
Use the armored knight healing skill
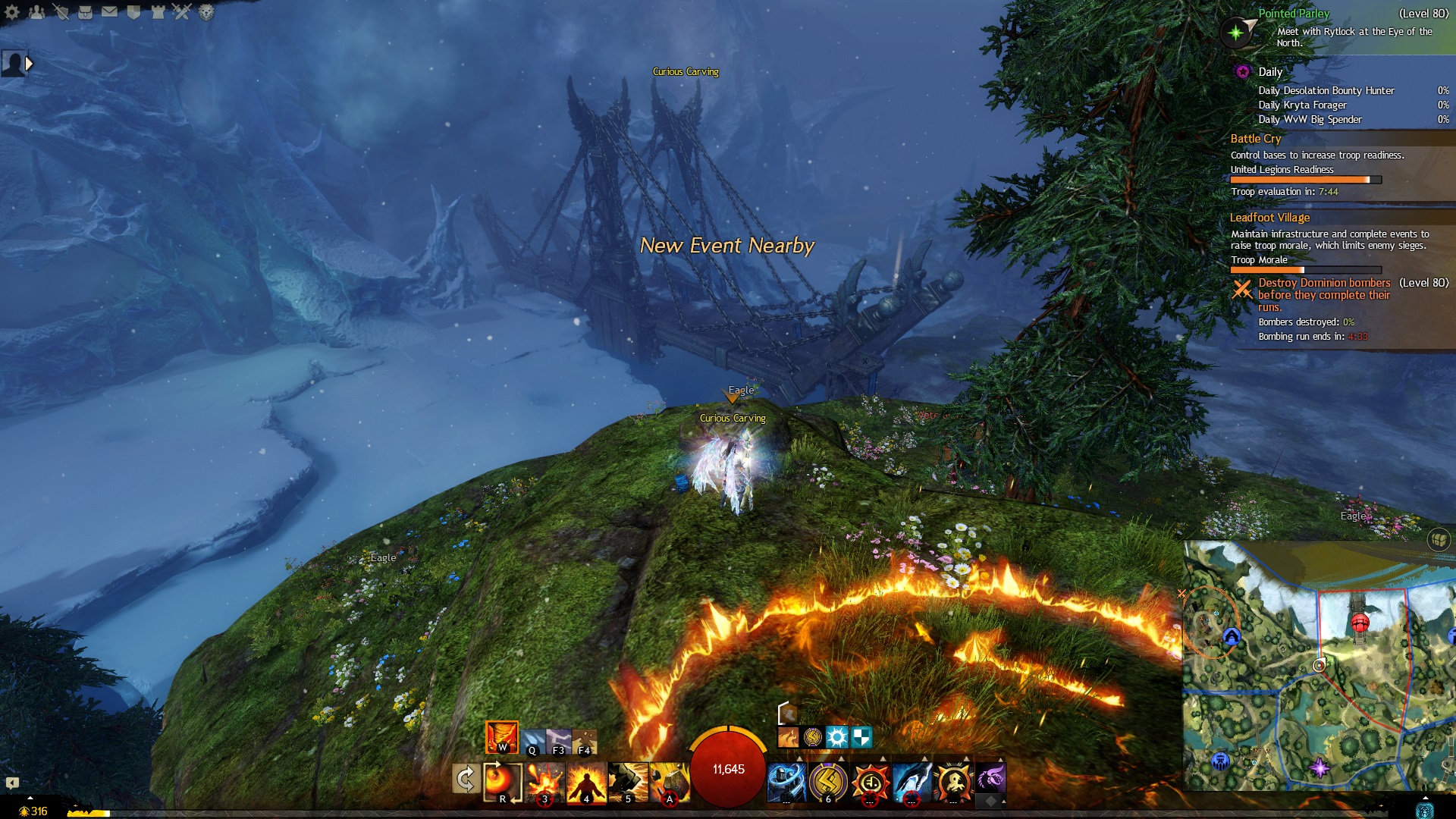786,782
